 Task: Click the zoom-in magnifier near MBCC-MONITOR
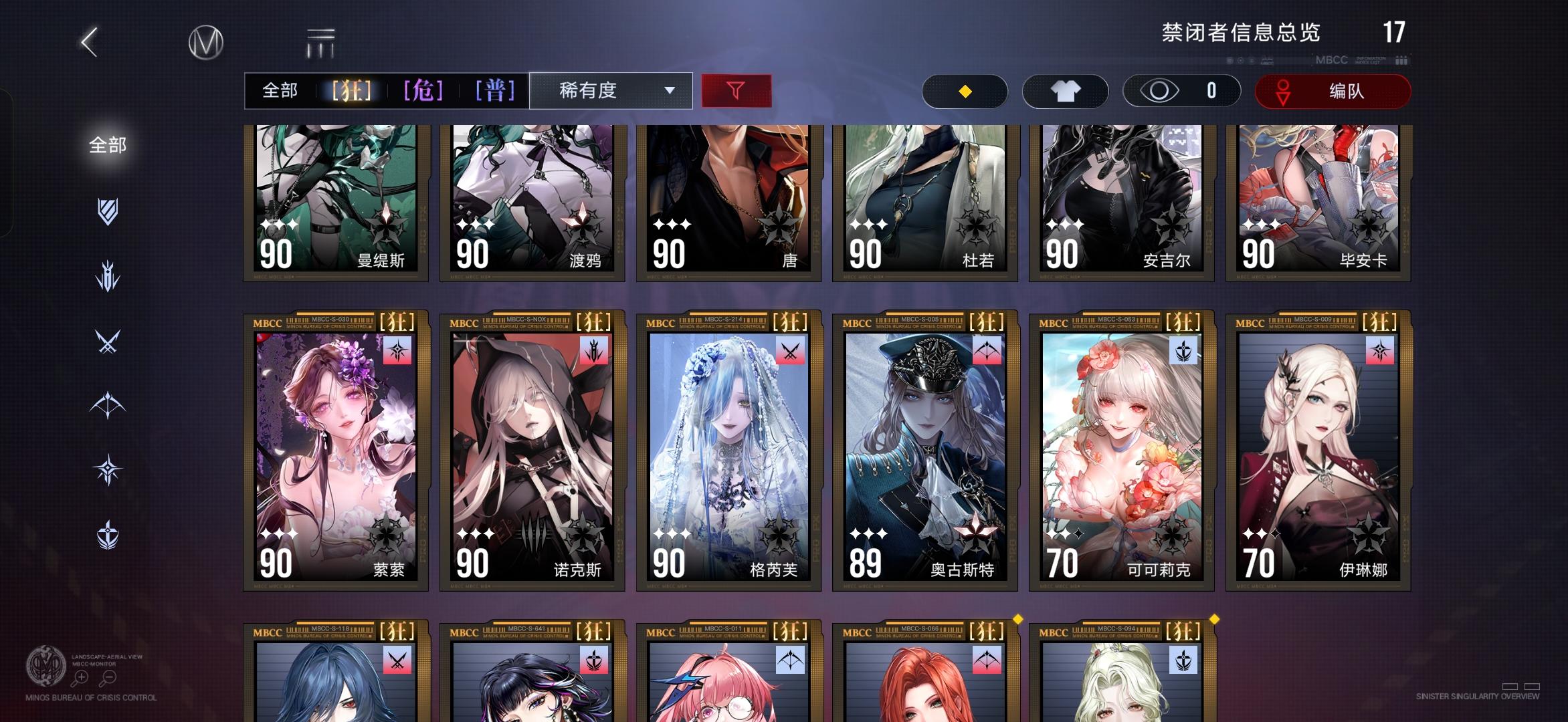[x=81, y=677]
